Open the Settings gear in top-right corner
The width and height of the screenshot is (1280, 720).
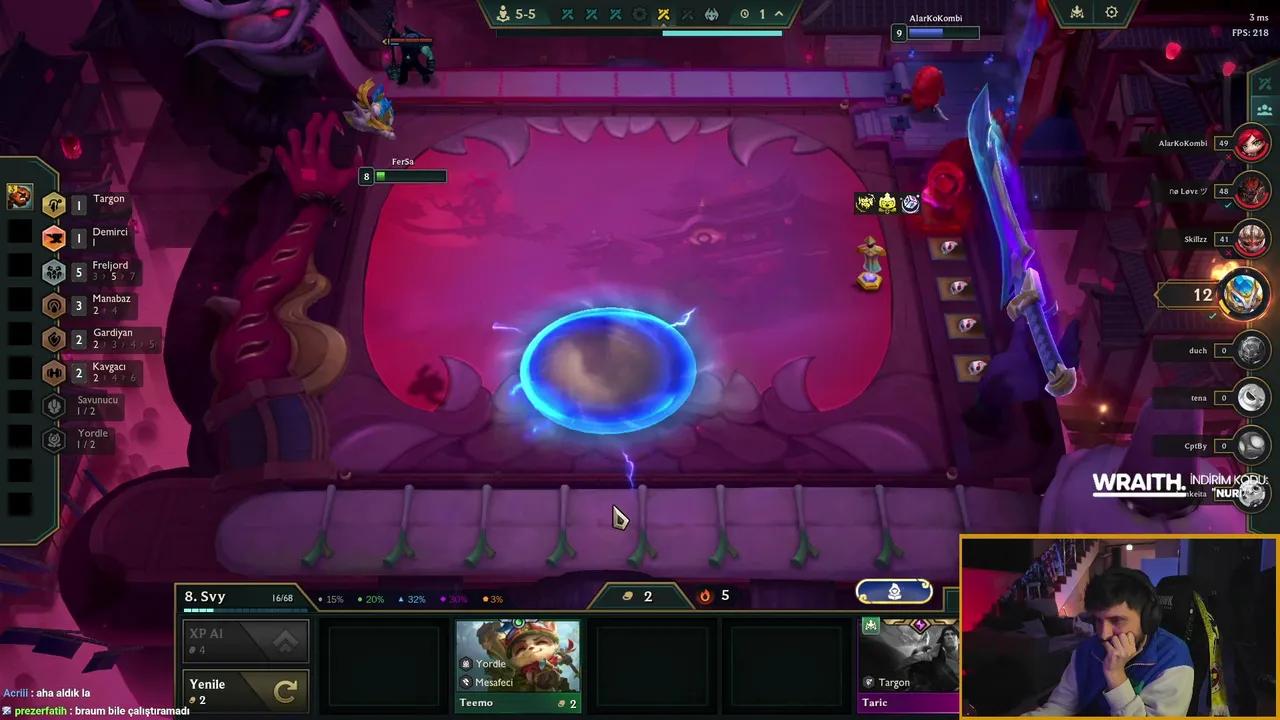click(1111, 13)
